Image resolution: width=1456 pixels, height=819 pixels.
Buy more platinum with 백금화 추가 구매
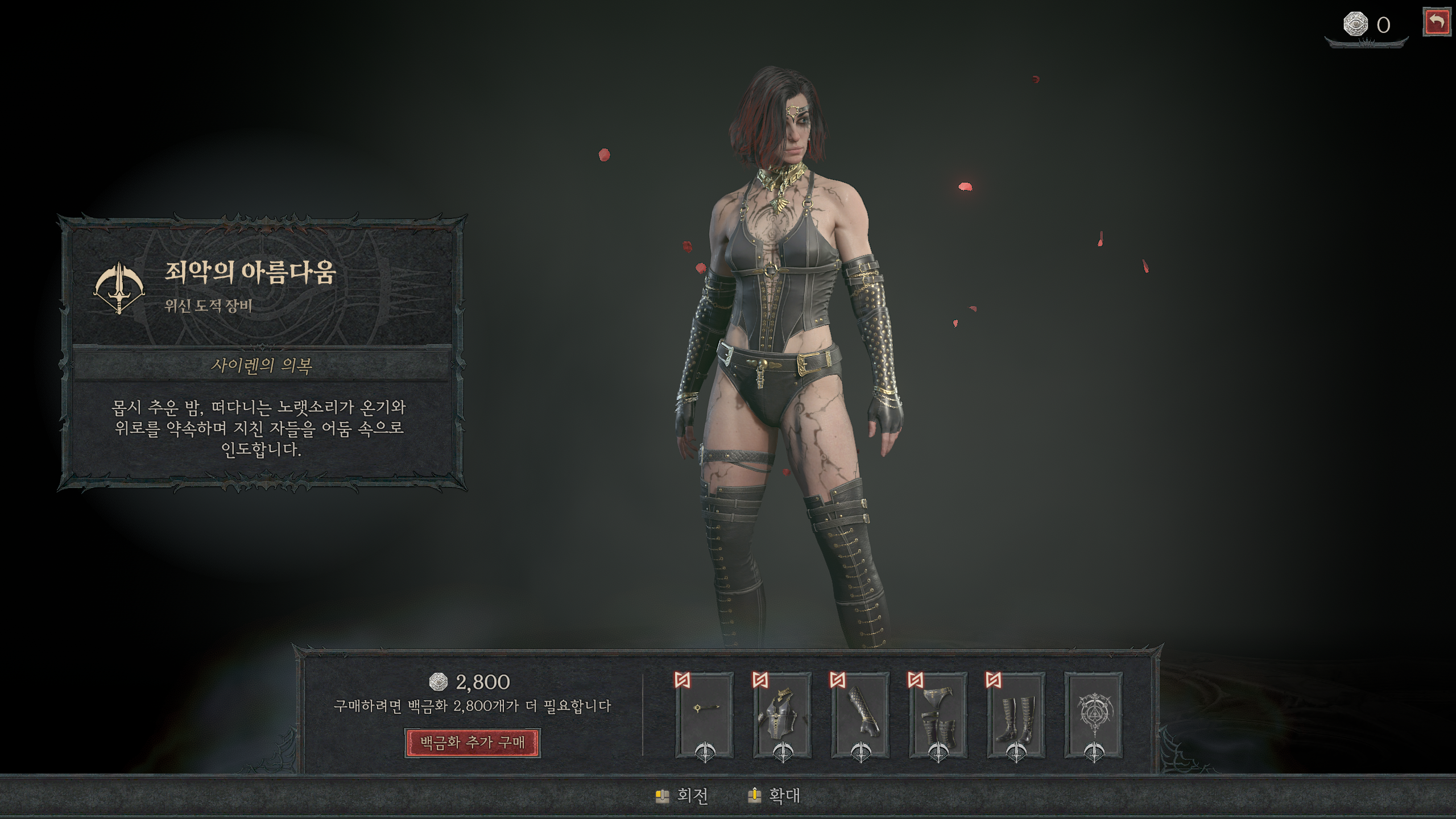pos(472,743)
